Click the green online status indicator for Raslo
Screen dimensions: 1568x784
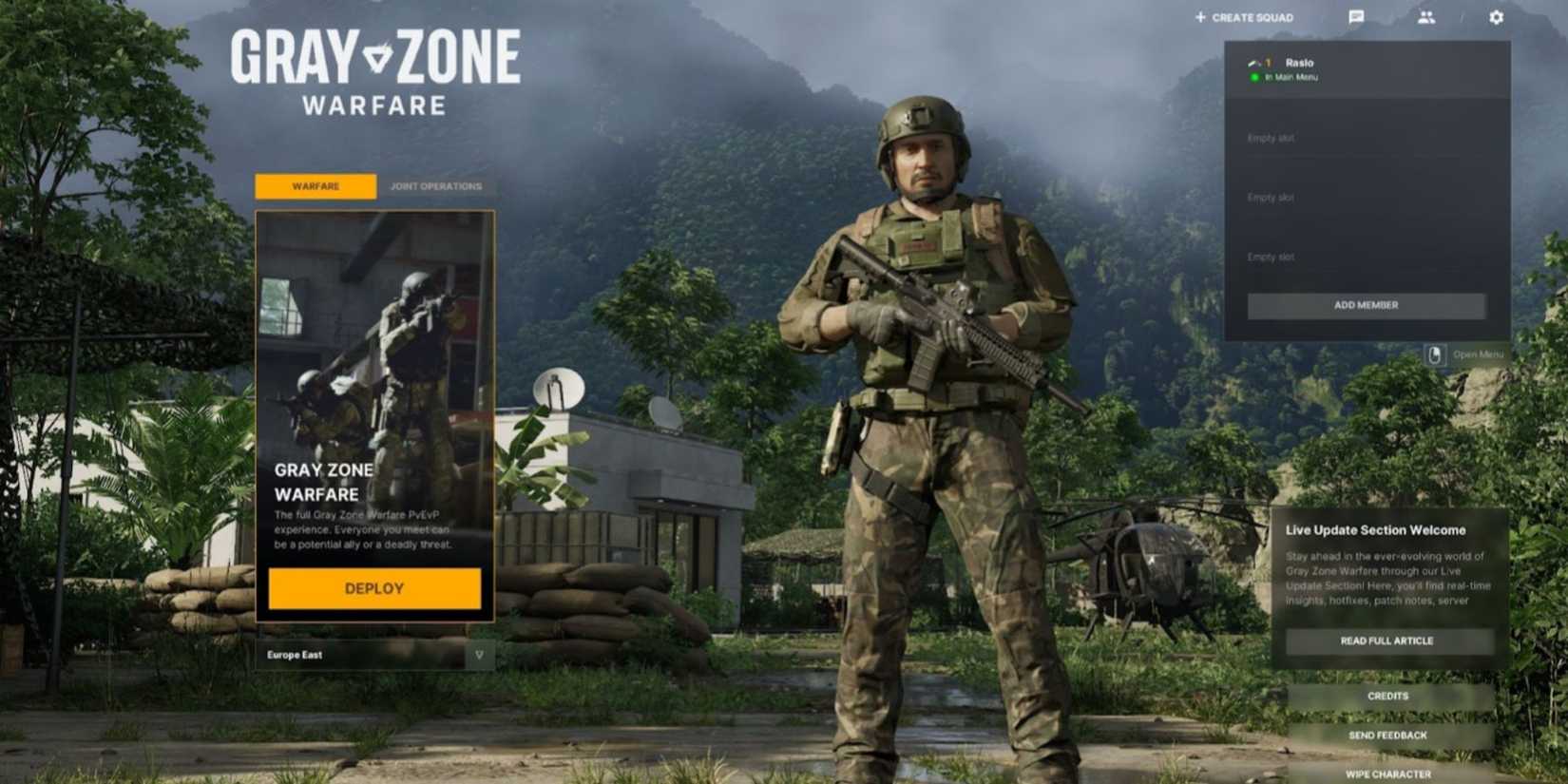tap(1255, 77)
